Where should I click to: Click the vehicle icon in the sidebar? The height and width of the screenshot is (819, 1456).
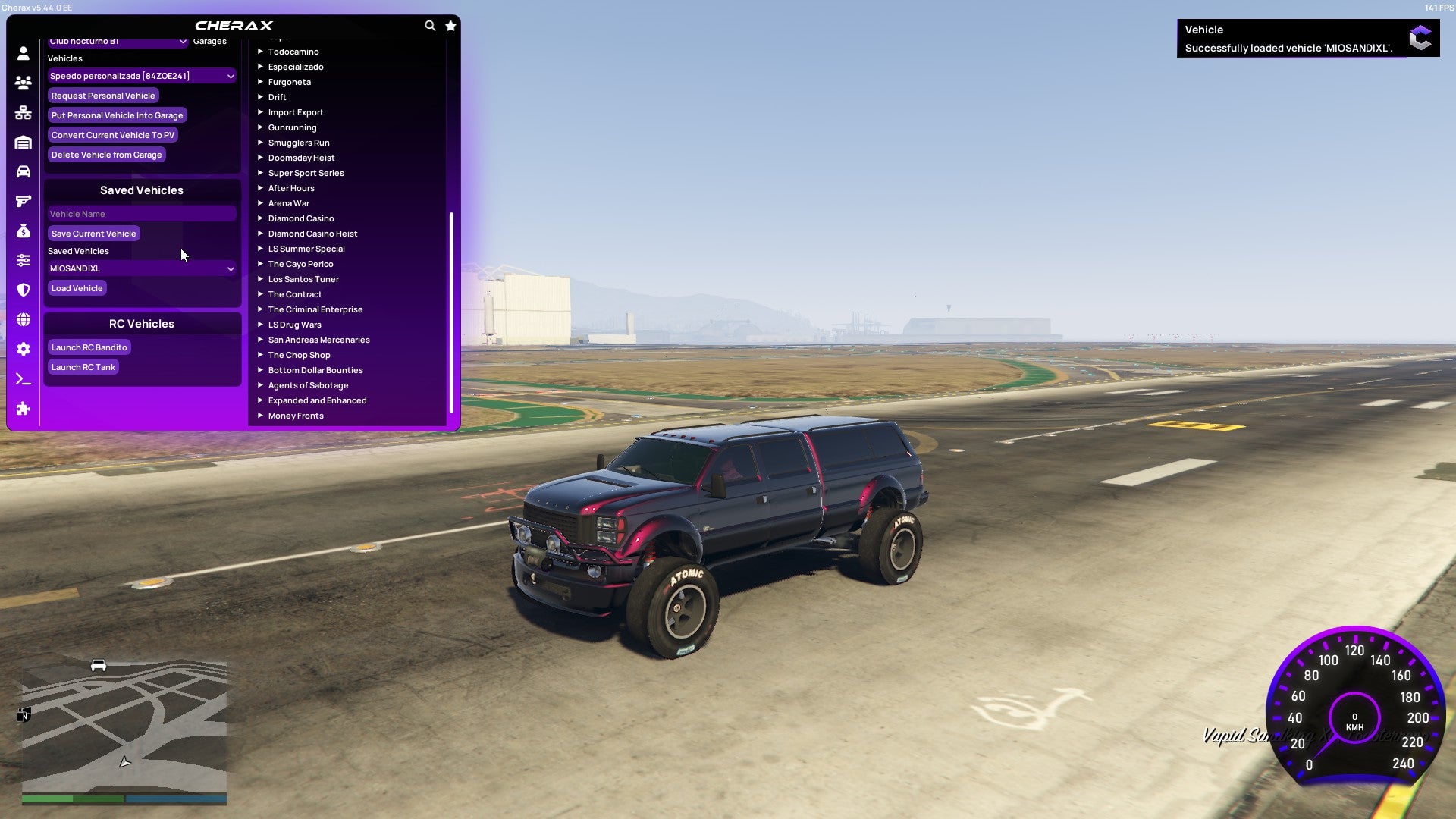[23, 172]
